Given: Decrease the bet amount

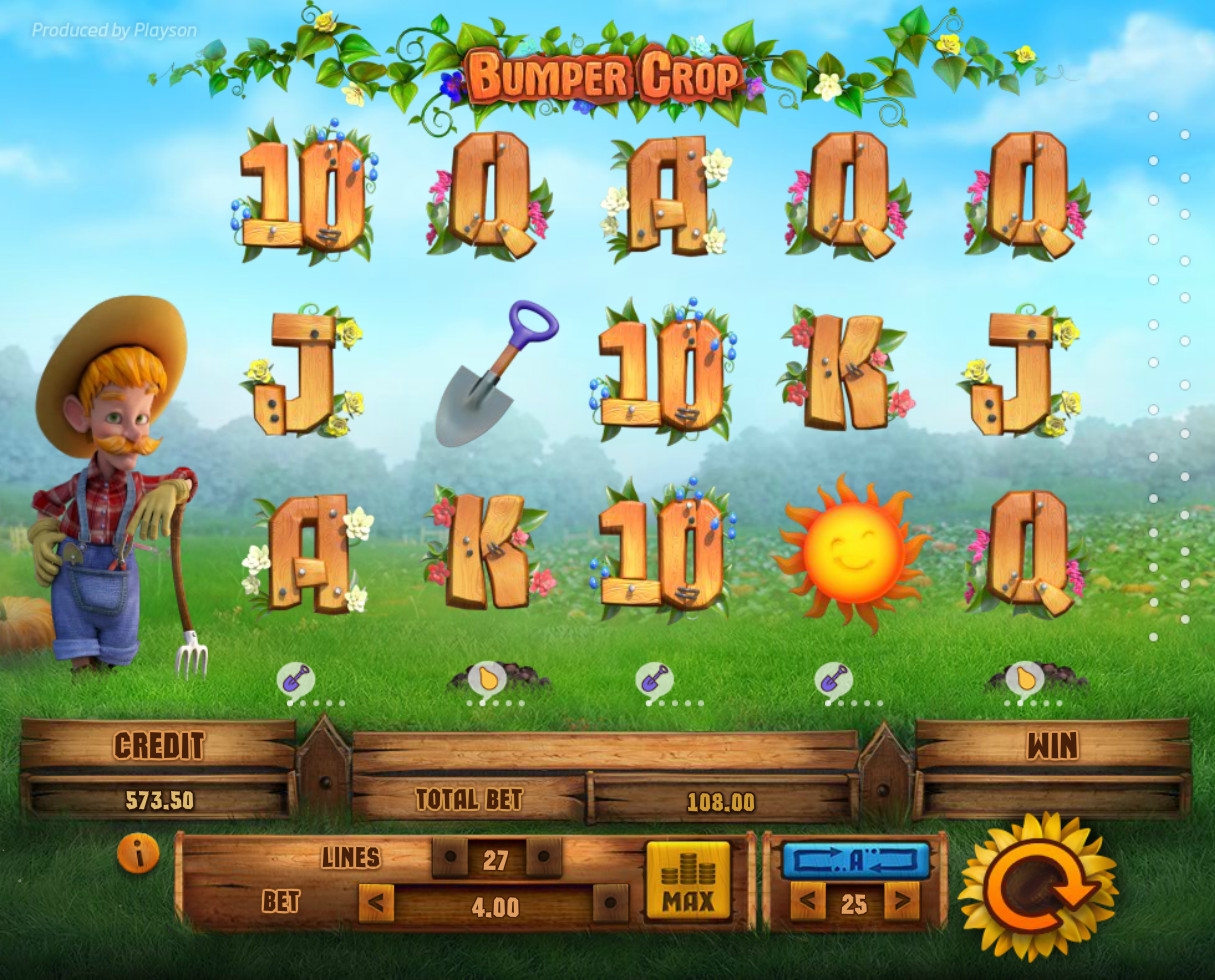Looking at the screenshot, I should pyautogui.click(x=375, y=906).
